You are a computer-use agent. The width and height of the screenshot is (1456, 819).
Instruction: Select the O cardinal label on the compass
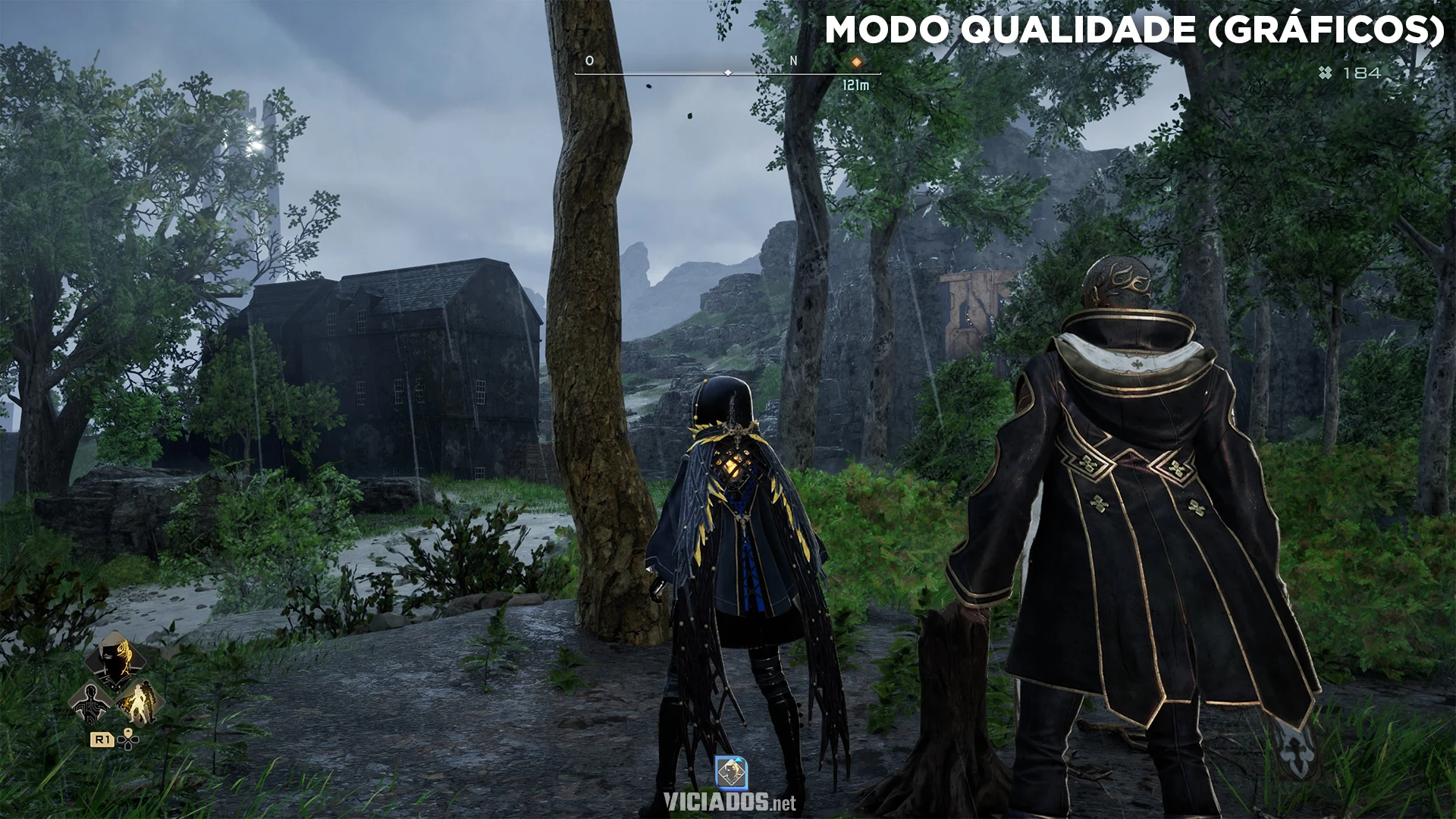pos(590,61)
